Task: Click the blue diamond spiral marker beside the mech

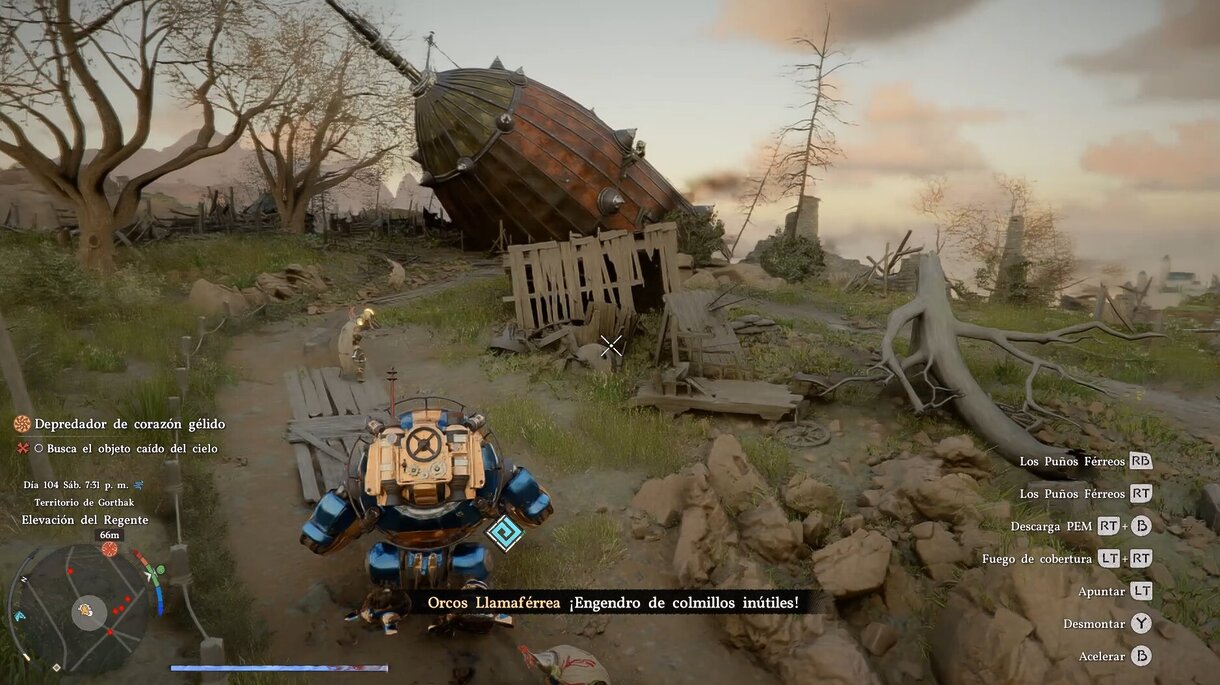Action: tap(504, 532)
